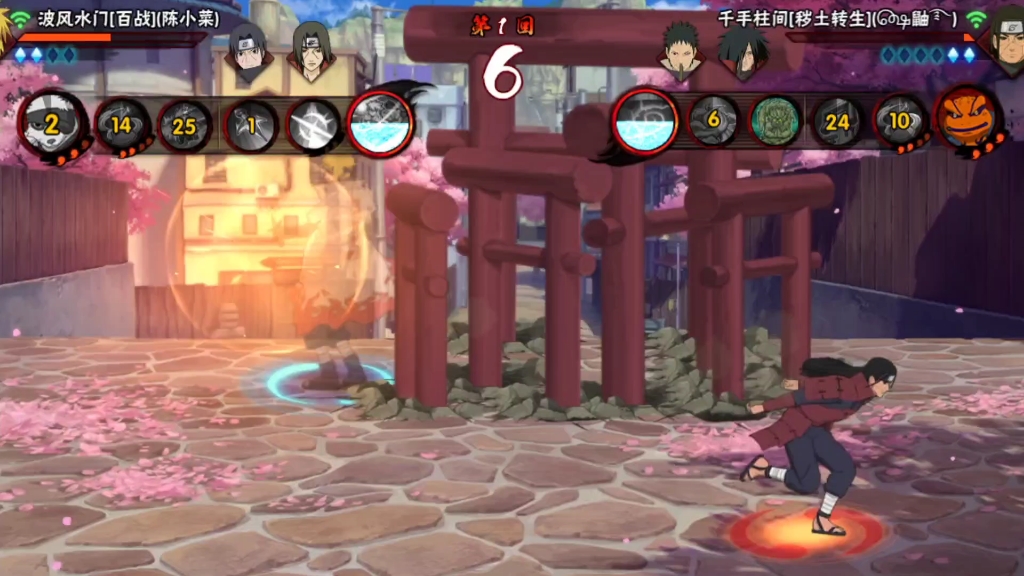The image size is (1024, 576).
Task: Tap the left skill icon showing cooldown 25
Action: click(x=185, y=125)
